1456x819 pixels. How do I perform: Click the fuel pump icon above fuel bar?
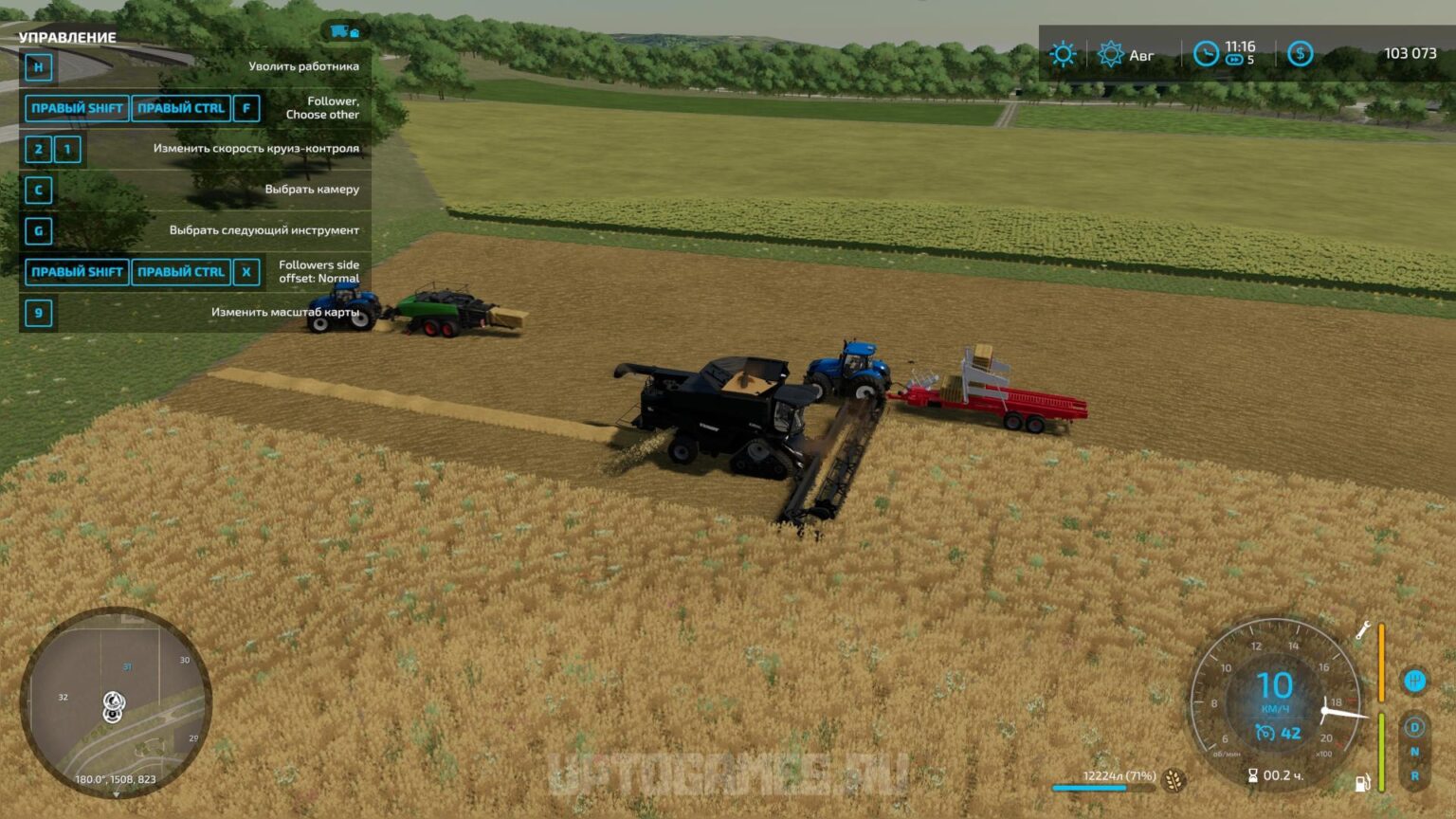click(x=1363, y=785)
